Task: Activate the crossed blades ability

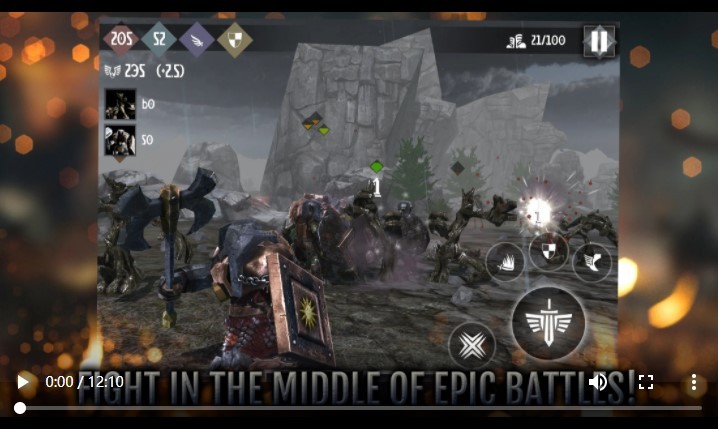Action: tap(472, 346)
